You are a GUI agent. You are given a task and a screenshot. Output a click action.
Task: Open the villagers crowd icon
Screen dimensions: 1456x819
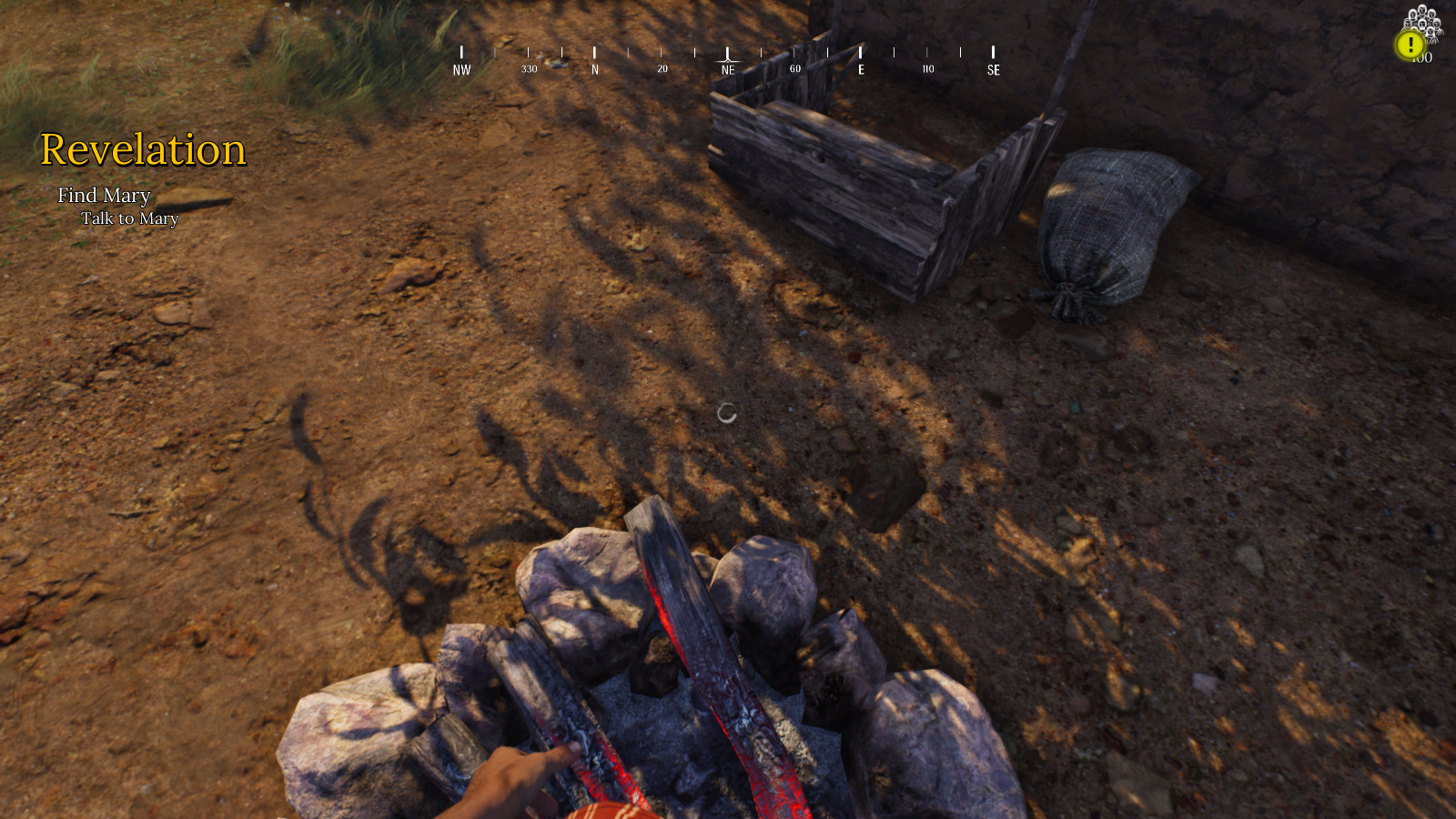[x=1425, y=20]
